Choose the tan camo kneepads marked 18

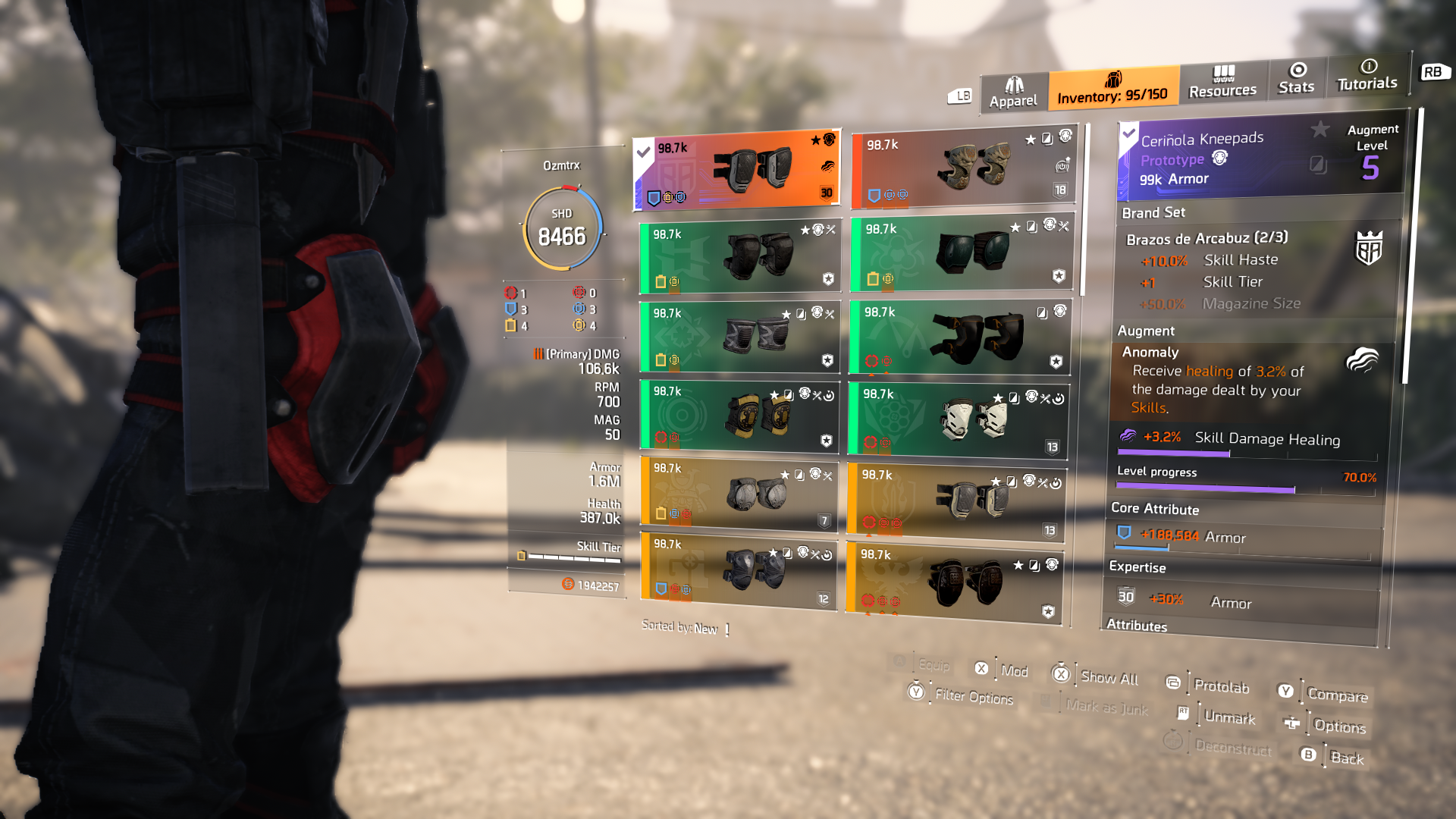click(962, 168)
